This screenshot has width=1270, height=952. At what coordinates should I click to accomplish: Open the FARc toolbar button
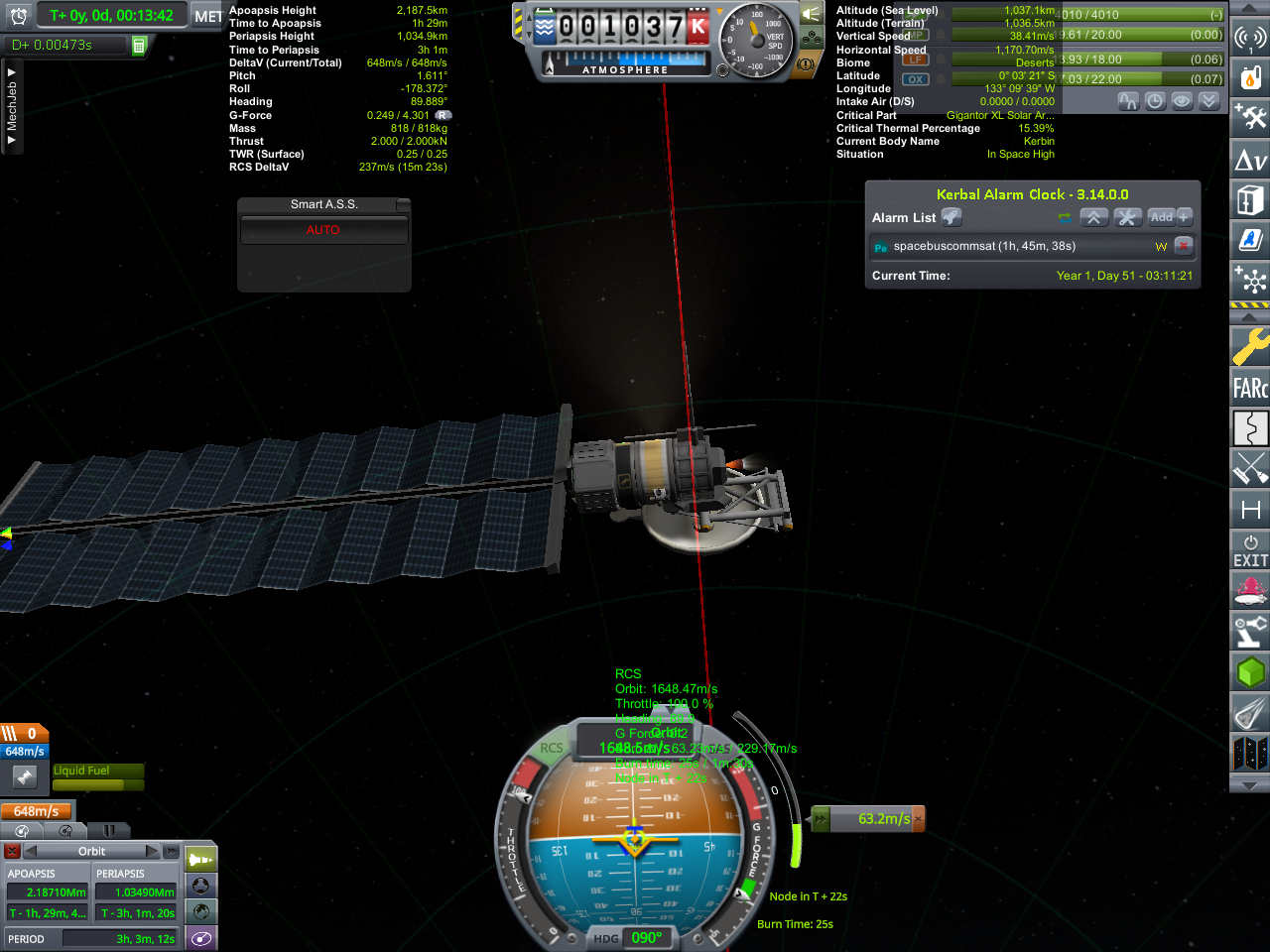[1250, 388]
